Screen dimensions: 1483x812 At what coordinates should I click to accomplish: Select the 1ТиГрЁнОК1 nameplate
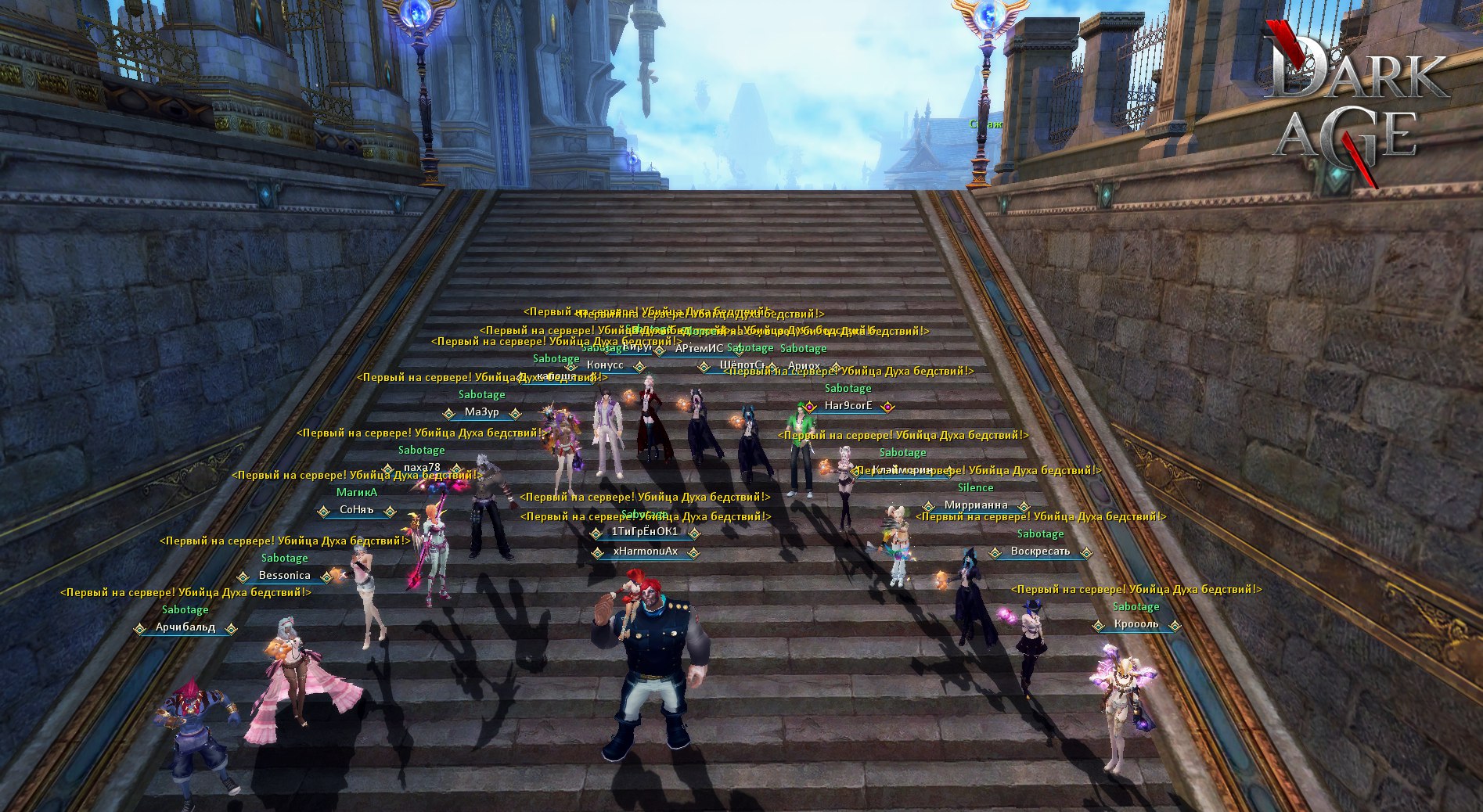pos(645,532)
